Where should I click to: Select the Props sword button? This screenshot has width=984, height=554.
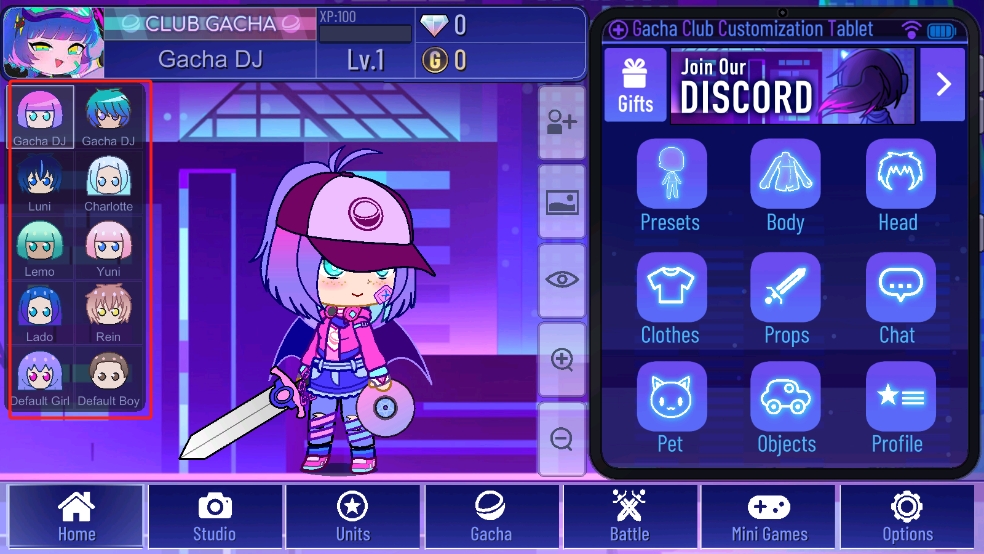tap(785, 298)
